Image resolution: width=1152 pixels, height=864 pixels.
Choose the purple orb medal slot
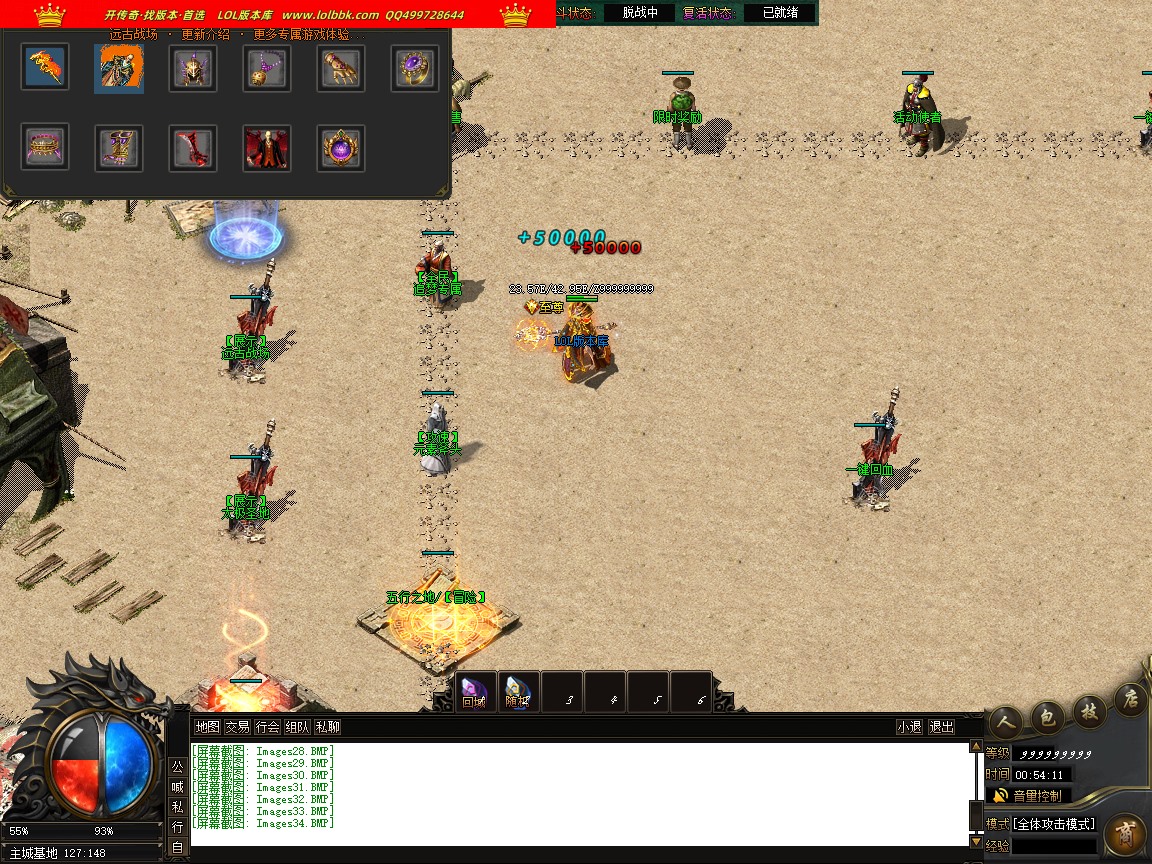click(x=341, y=148)
